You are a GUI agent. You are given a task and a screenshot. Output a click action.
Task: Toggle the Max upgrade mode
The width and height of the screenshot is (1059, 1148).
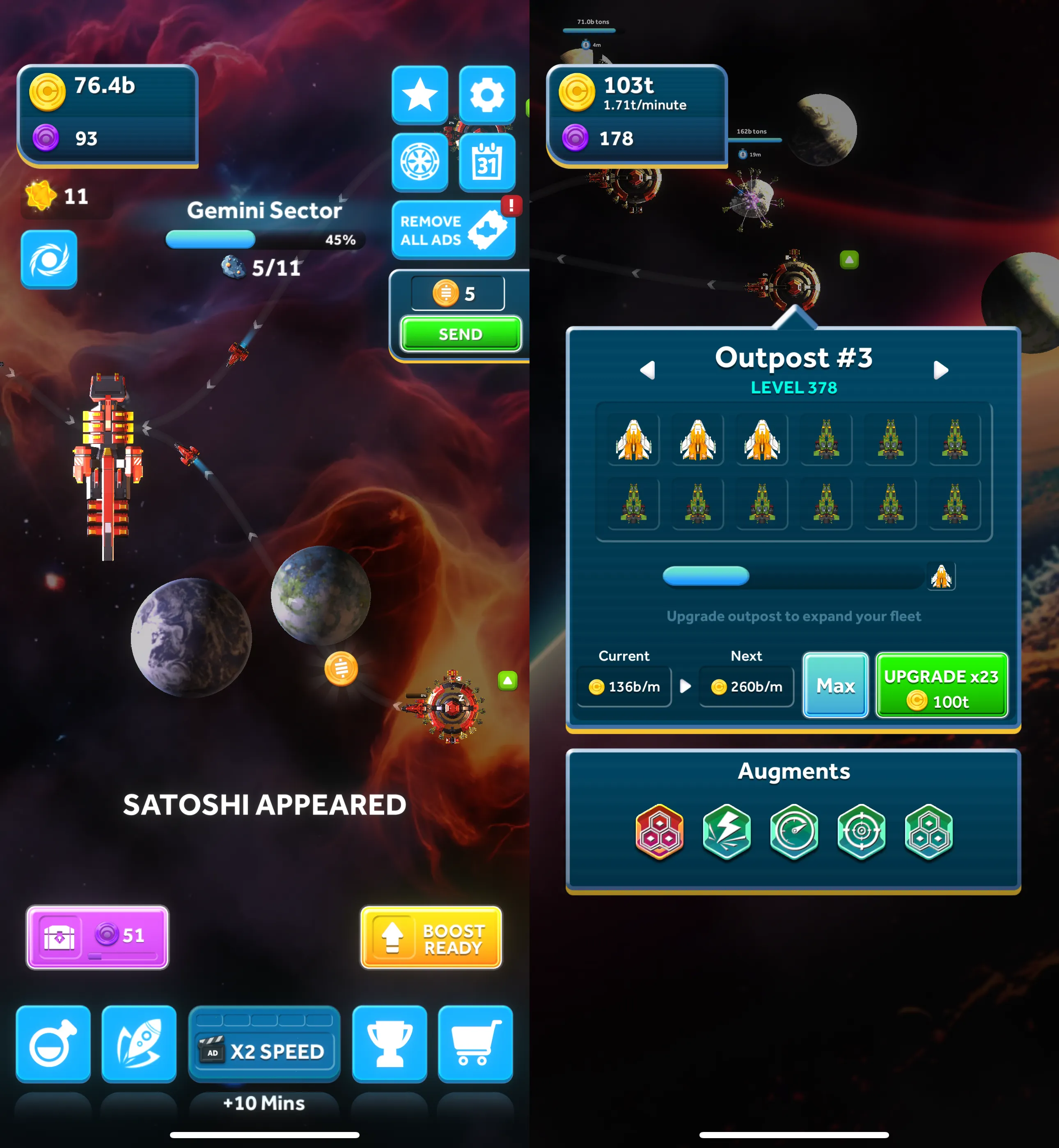(835, 686)
